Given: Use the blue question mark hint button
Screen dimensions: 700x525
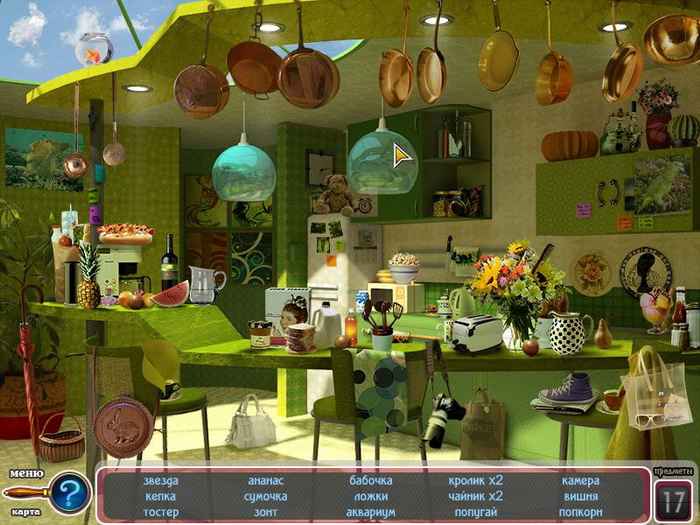Looking at the screenshot, I should [x=69, y=492].
